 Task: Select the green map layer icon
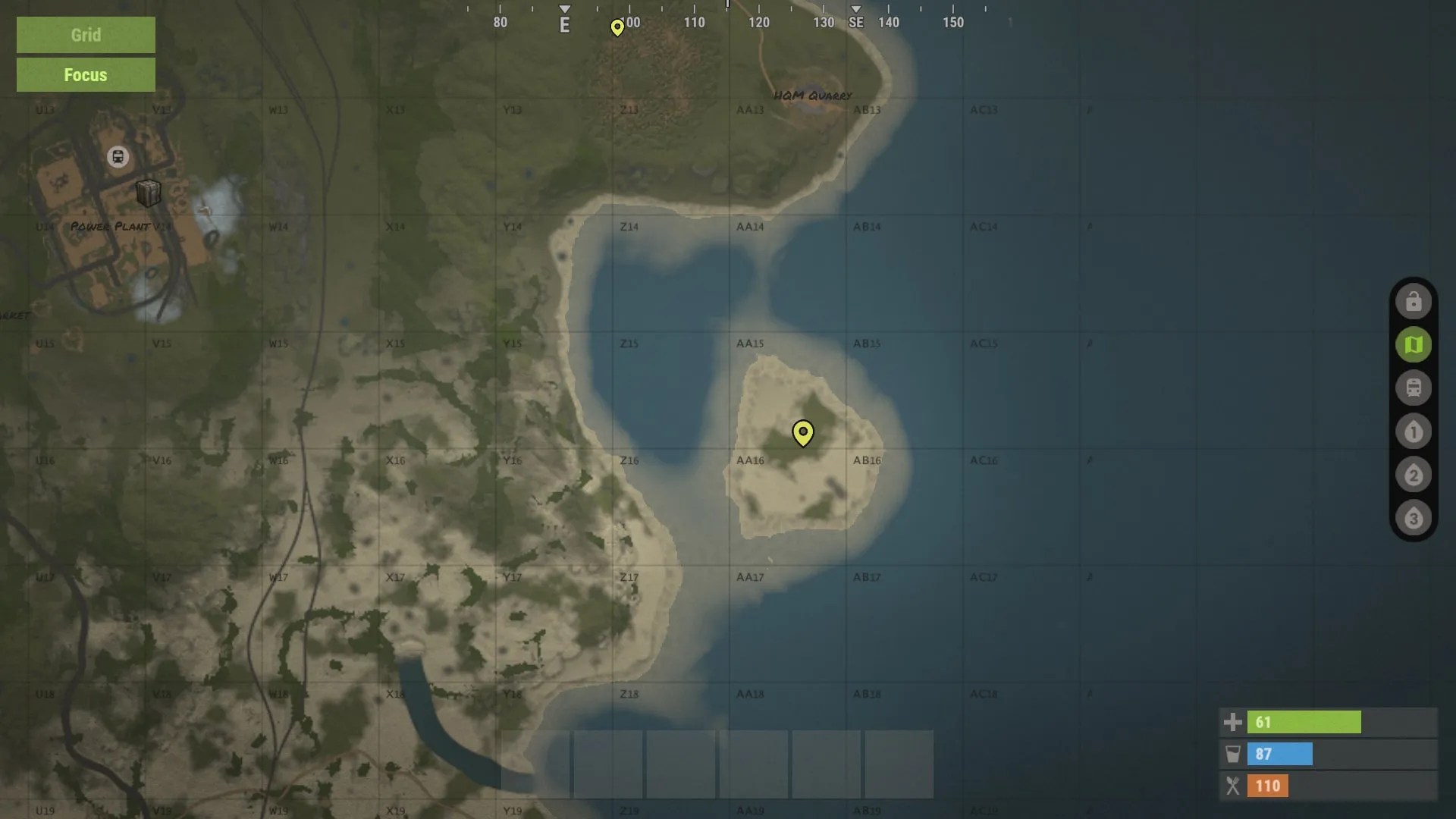point(1414,344)
